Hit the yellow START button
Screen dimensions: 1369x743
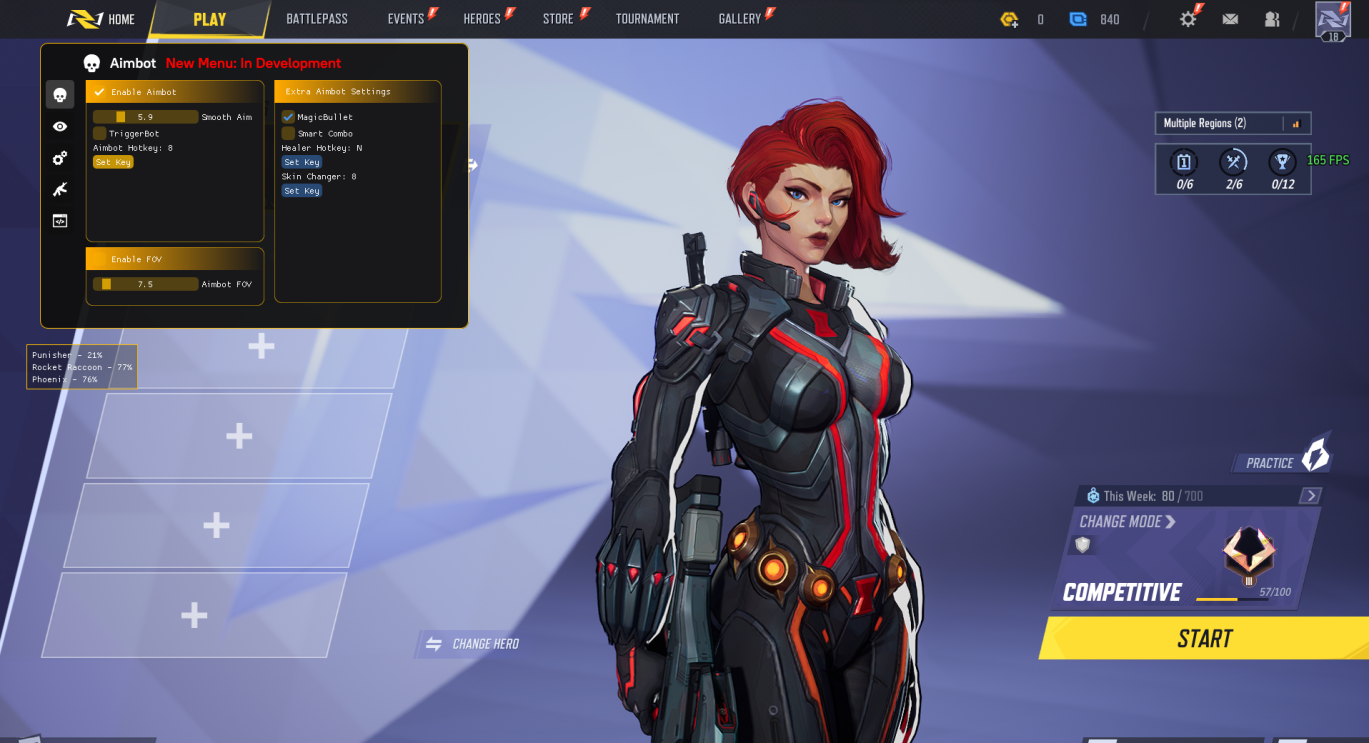tap(1204, 638)
